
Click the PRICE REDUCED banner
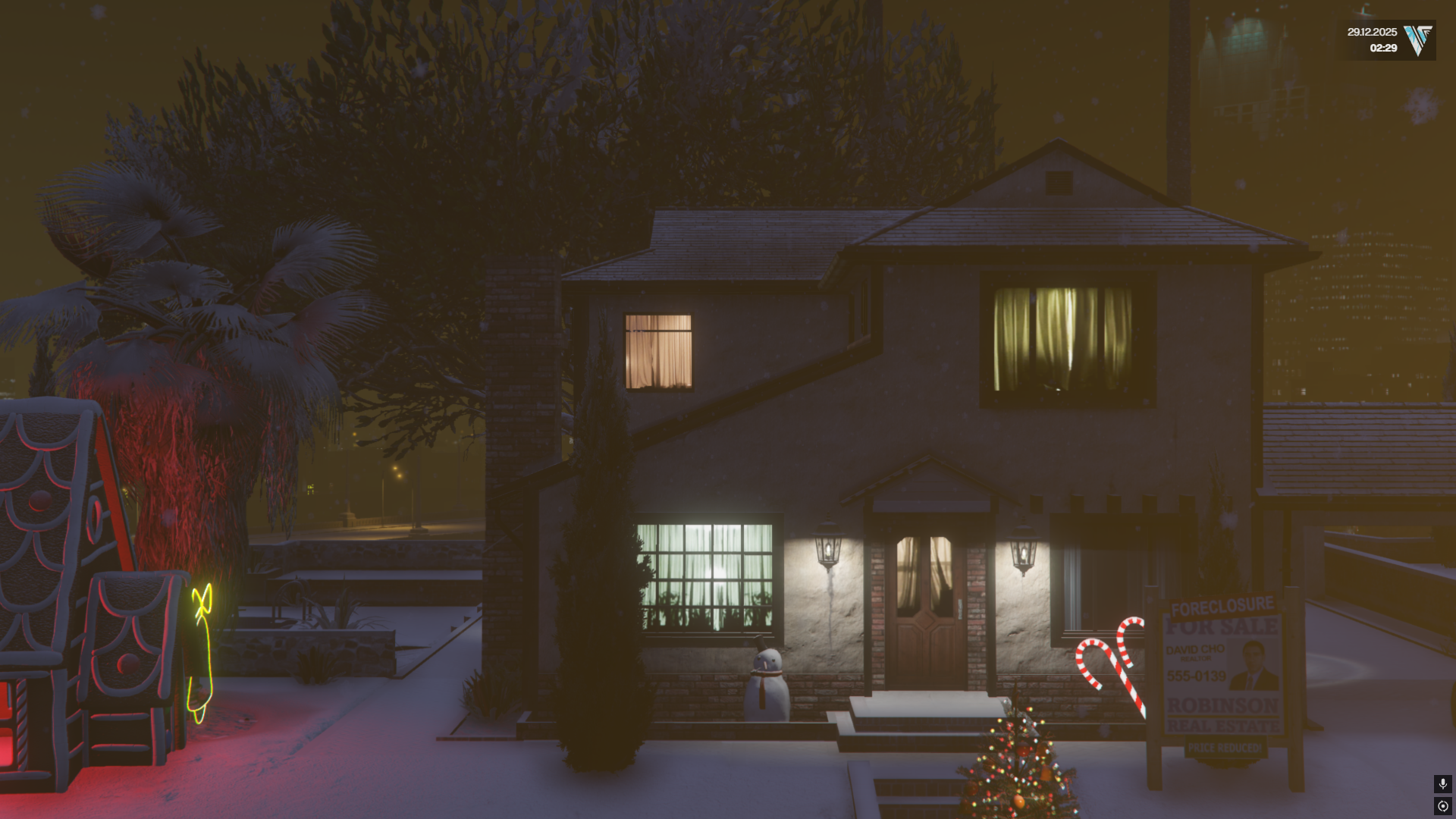click(1225, 748)
